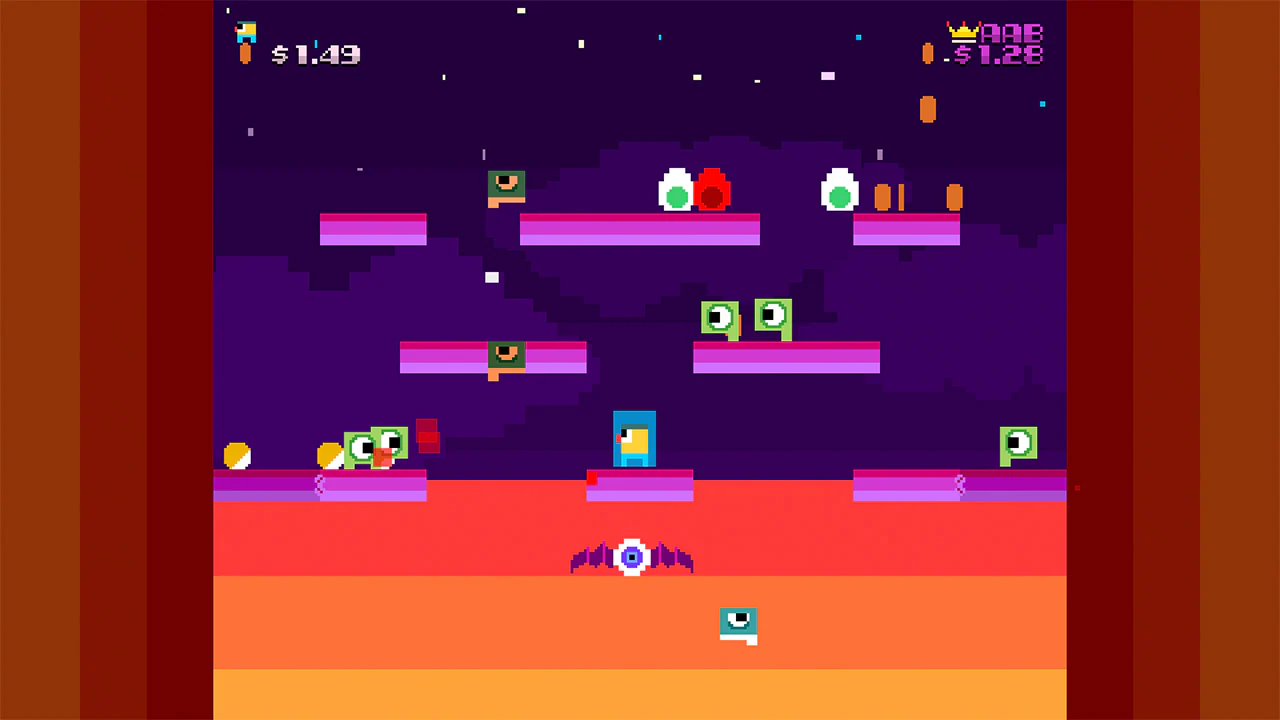Click the yellow bird player character
This screenshot has width=1280, height=720.
coord(634,438)
